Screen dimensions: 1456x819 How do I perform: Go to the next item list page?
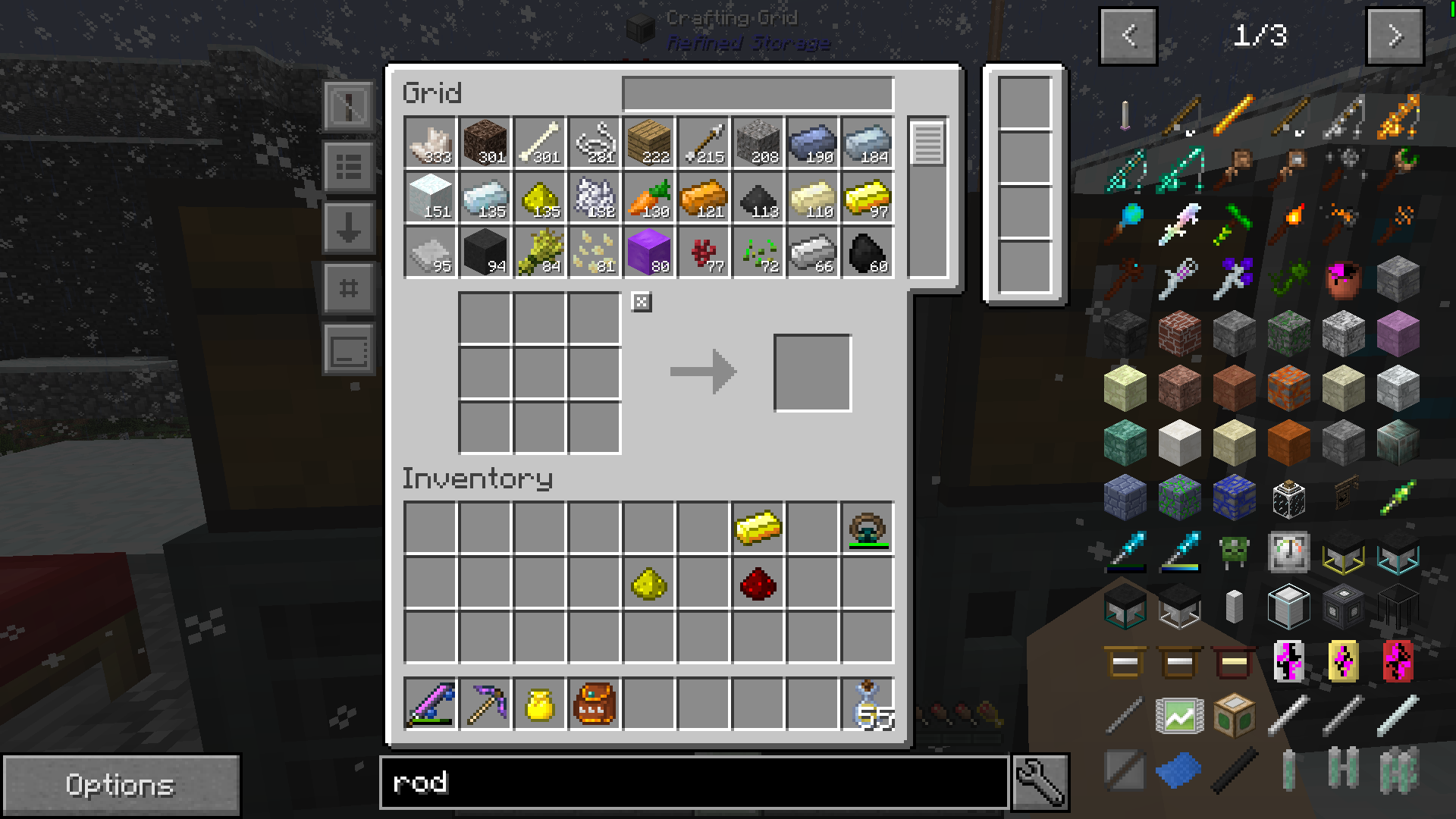pos(1394,36)
